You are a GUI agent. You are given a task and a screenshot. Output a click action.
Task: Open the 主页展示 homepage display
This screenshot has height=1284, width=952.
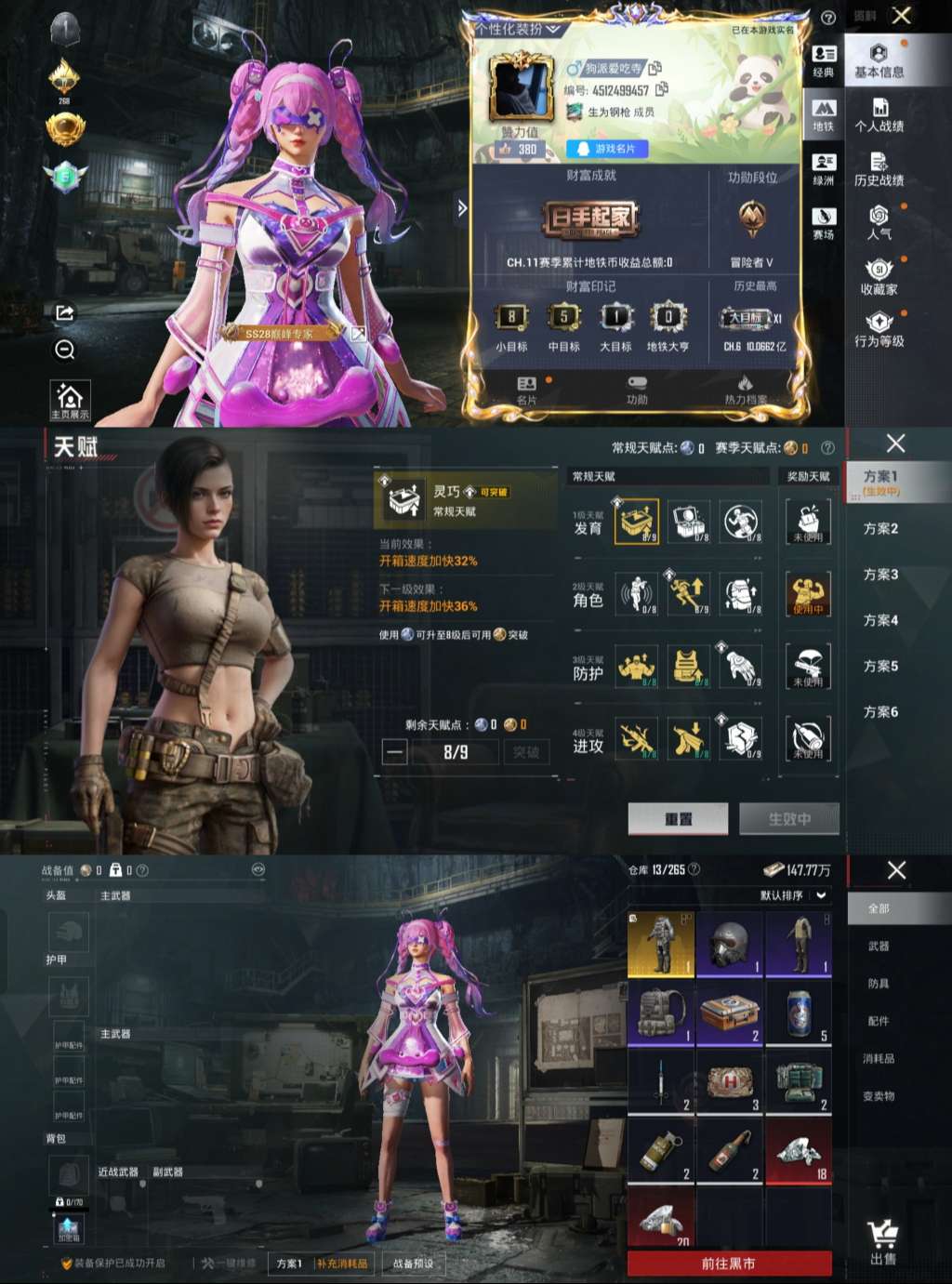pos(70,401)
